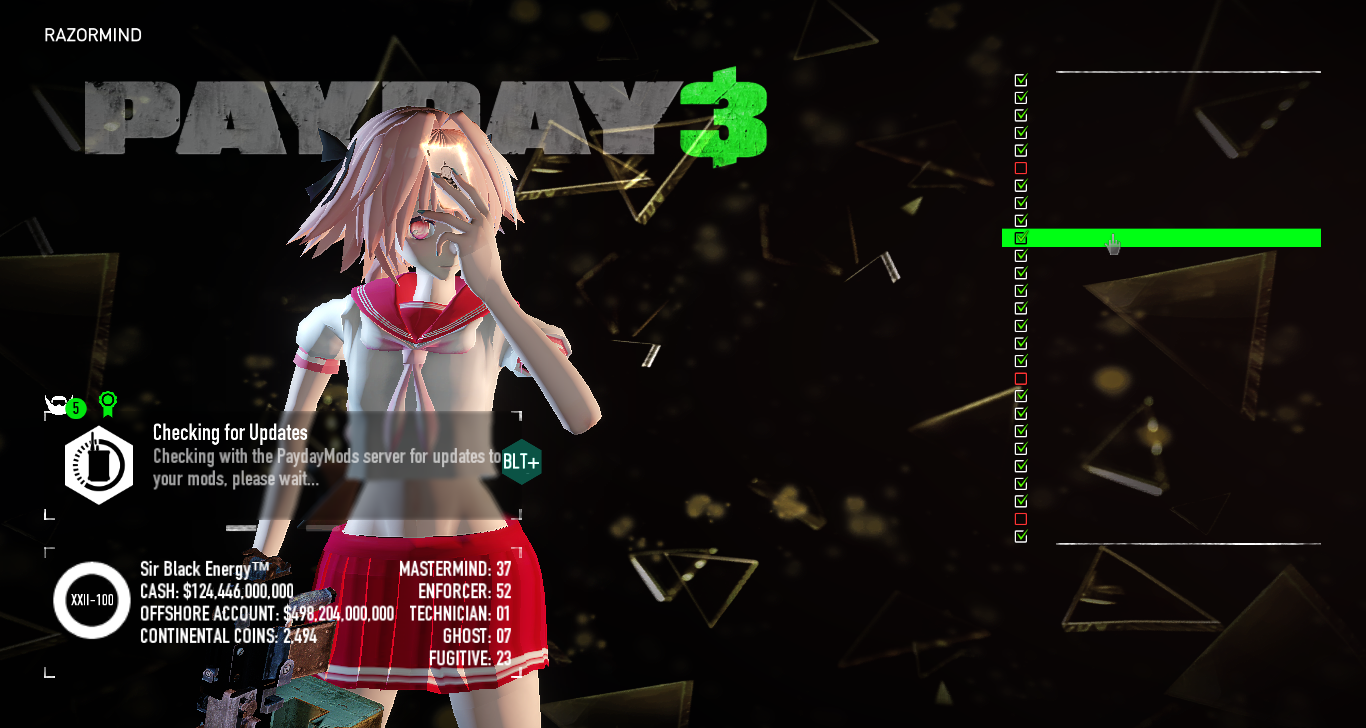This screenshot has width=1366, height=728.
Task: Uncheck the last checkbox in the mod list
Action: (x=1020, y=536)
